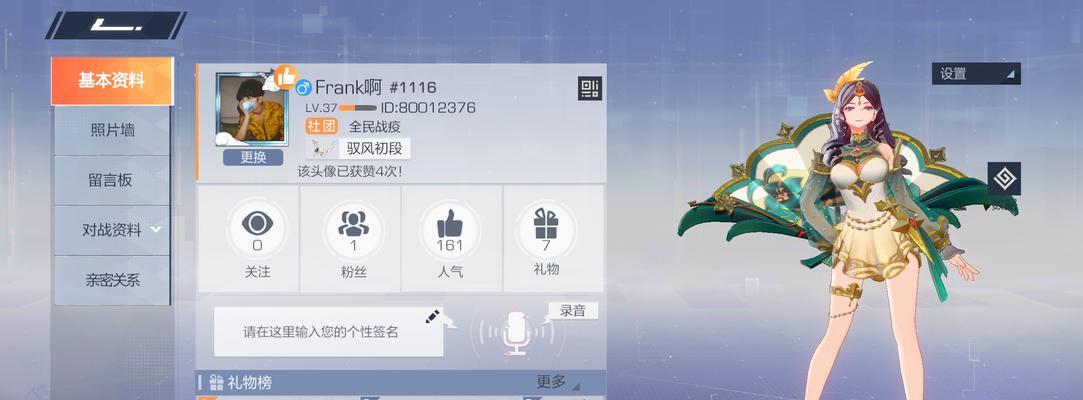
Task: Open the QR code icon
Action: coord(589,89)
